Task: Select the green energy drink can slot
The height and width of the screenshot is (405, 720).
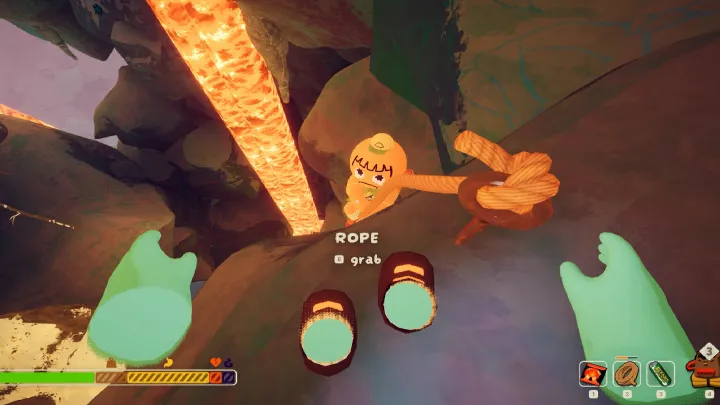Action: (x=660, y=374)
